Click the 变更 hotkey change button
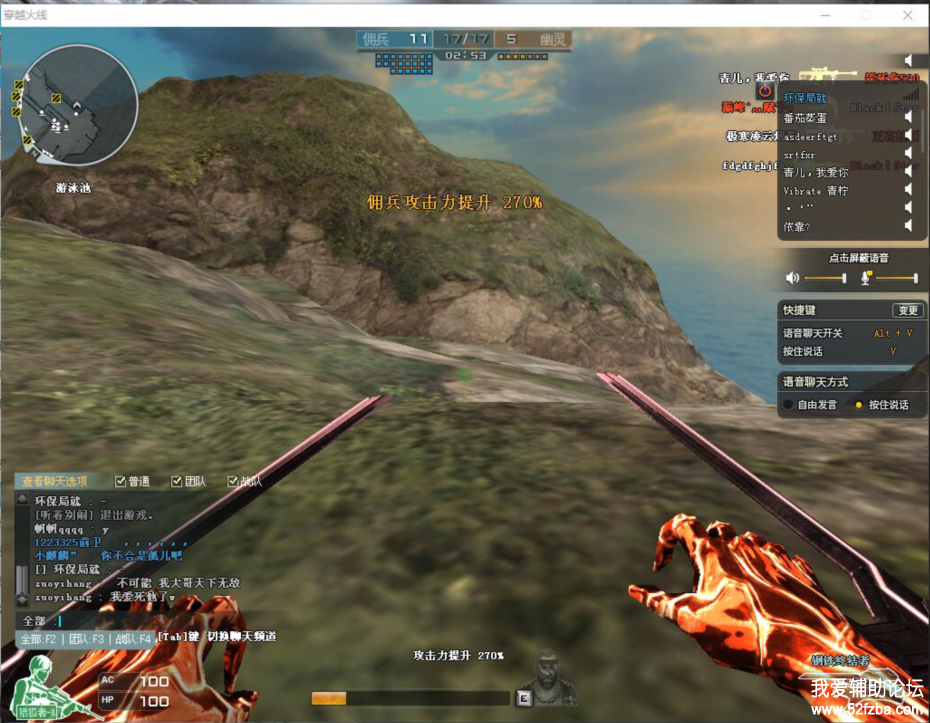The height and width of the screenshot is (723, 930). click(x=907, y=310)
